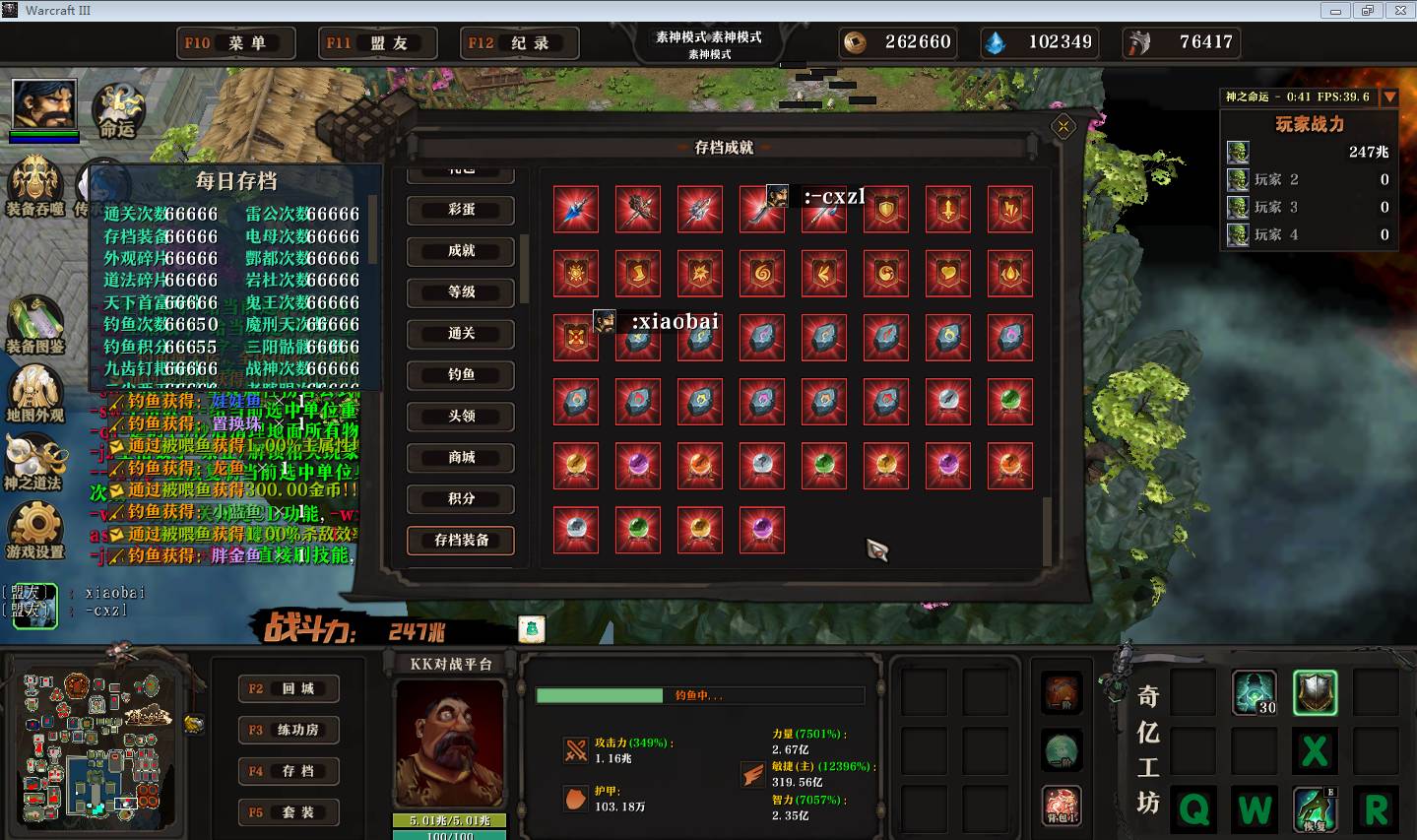
Task: Click the F4 存档 save button
Action: tap(289, 772)
